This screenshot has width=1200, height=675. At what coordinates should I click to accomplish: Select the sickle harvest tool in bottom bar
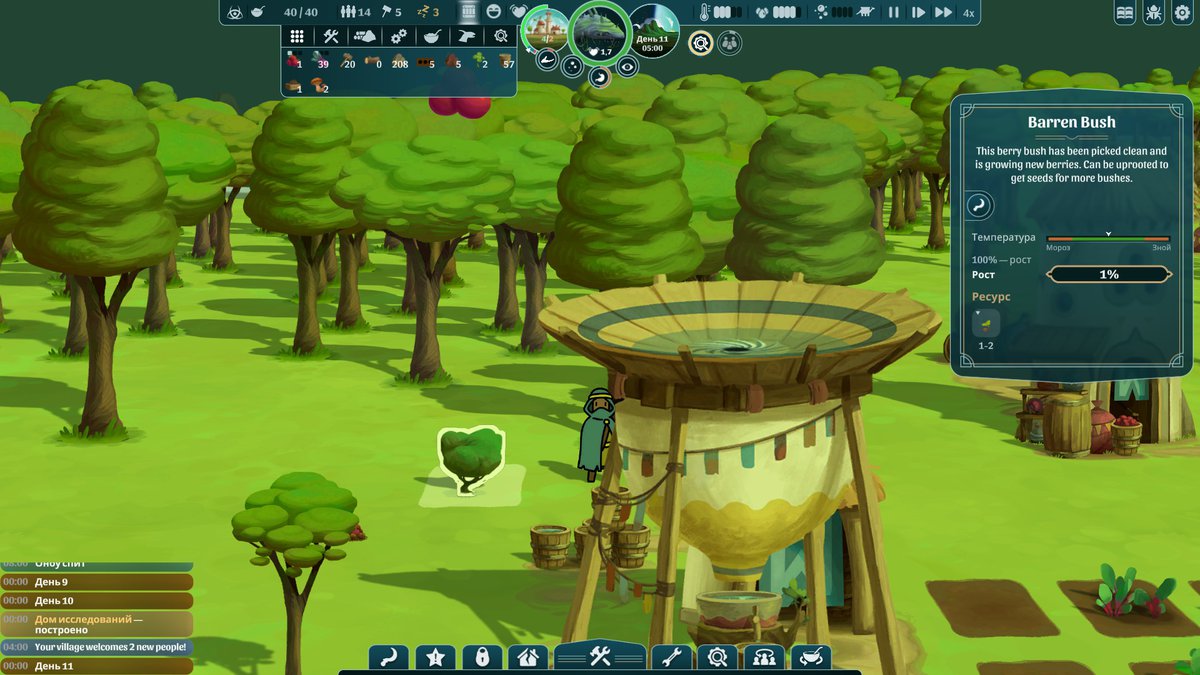tap(388, 658)
